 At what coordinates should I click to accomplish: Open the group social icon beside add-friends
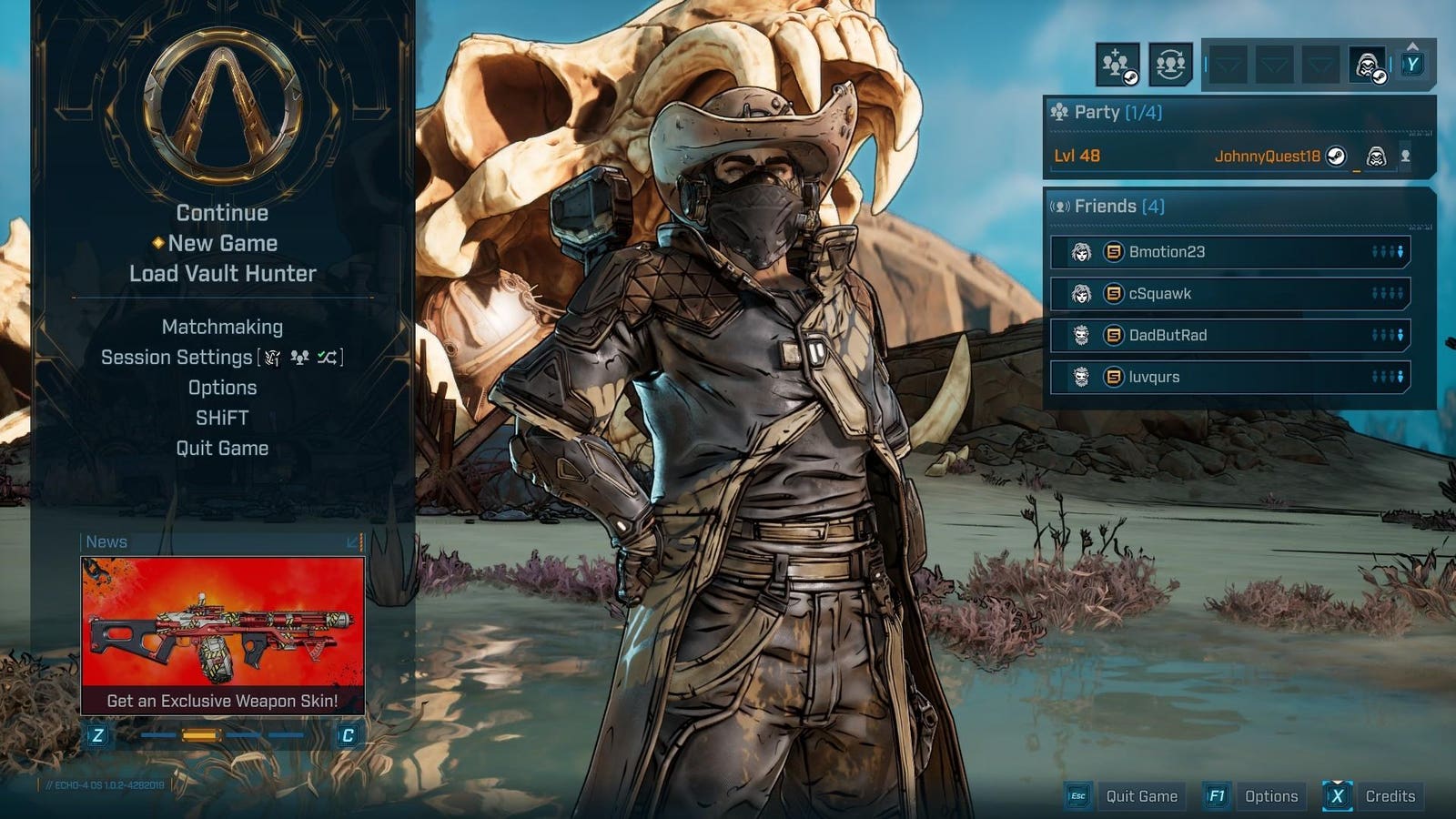(x=1170, y=65)
